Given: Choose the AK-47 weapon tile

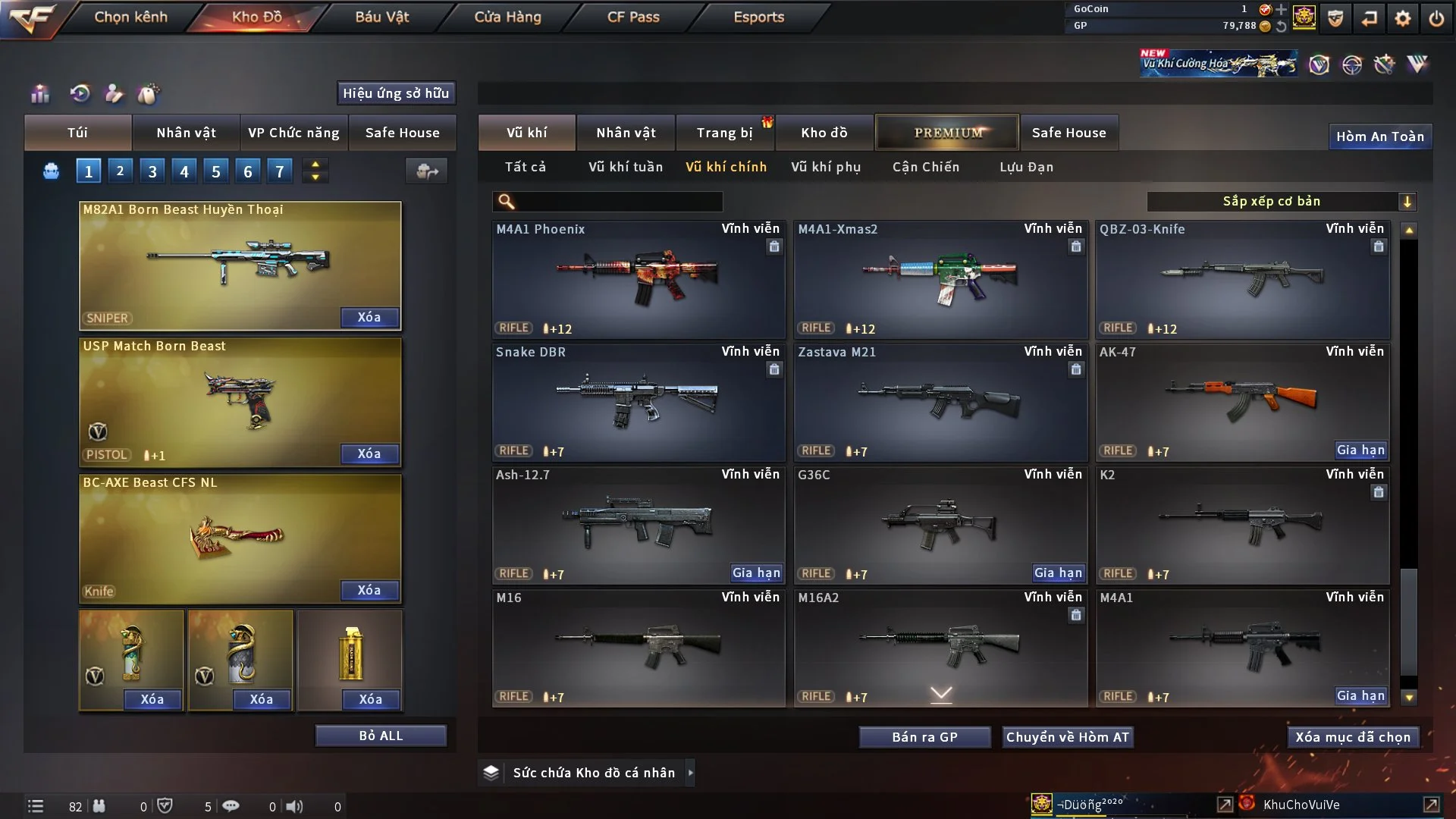Looking at the screenshot, I should 1242,402.
